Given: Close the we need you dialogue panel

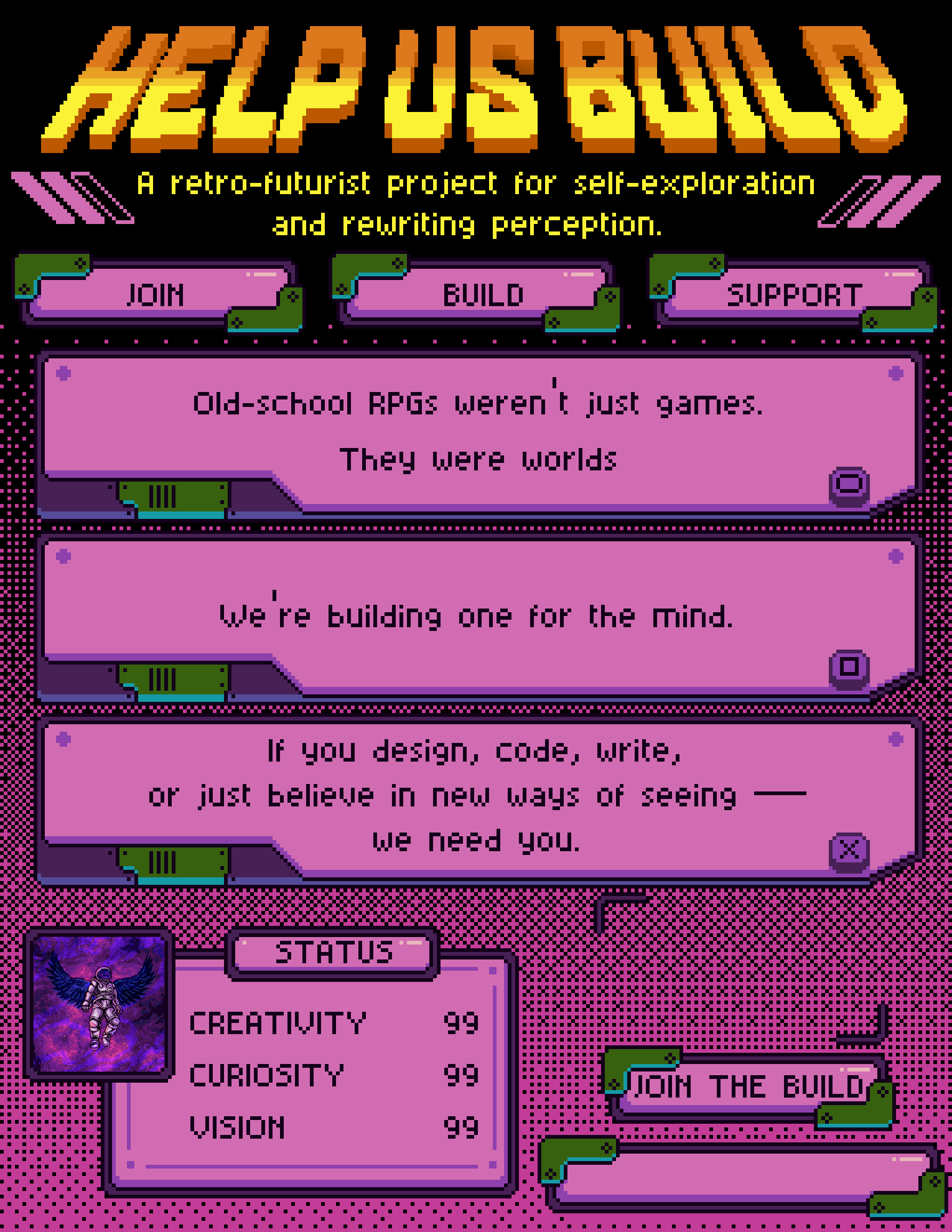Looking at the screenshot, I should tap(849, 850).
